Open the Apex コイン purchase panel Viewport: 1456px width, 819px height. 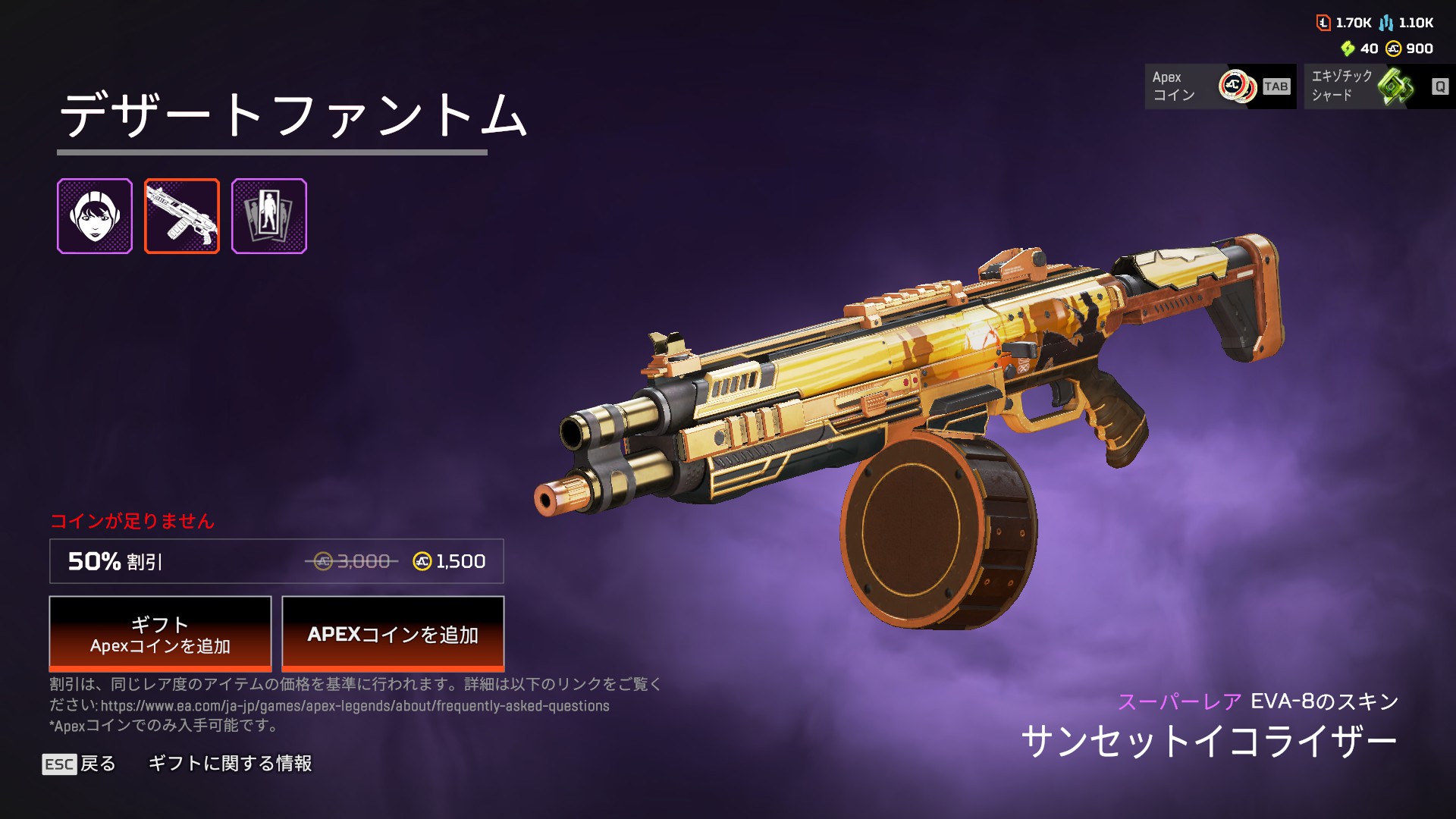(1220, 86)
